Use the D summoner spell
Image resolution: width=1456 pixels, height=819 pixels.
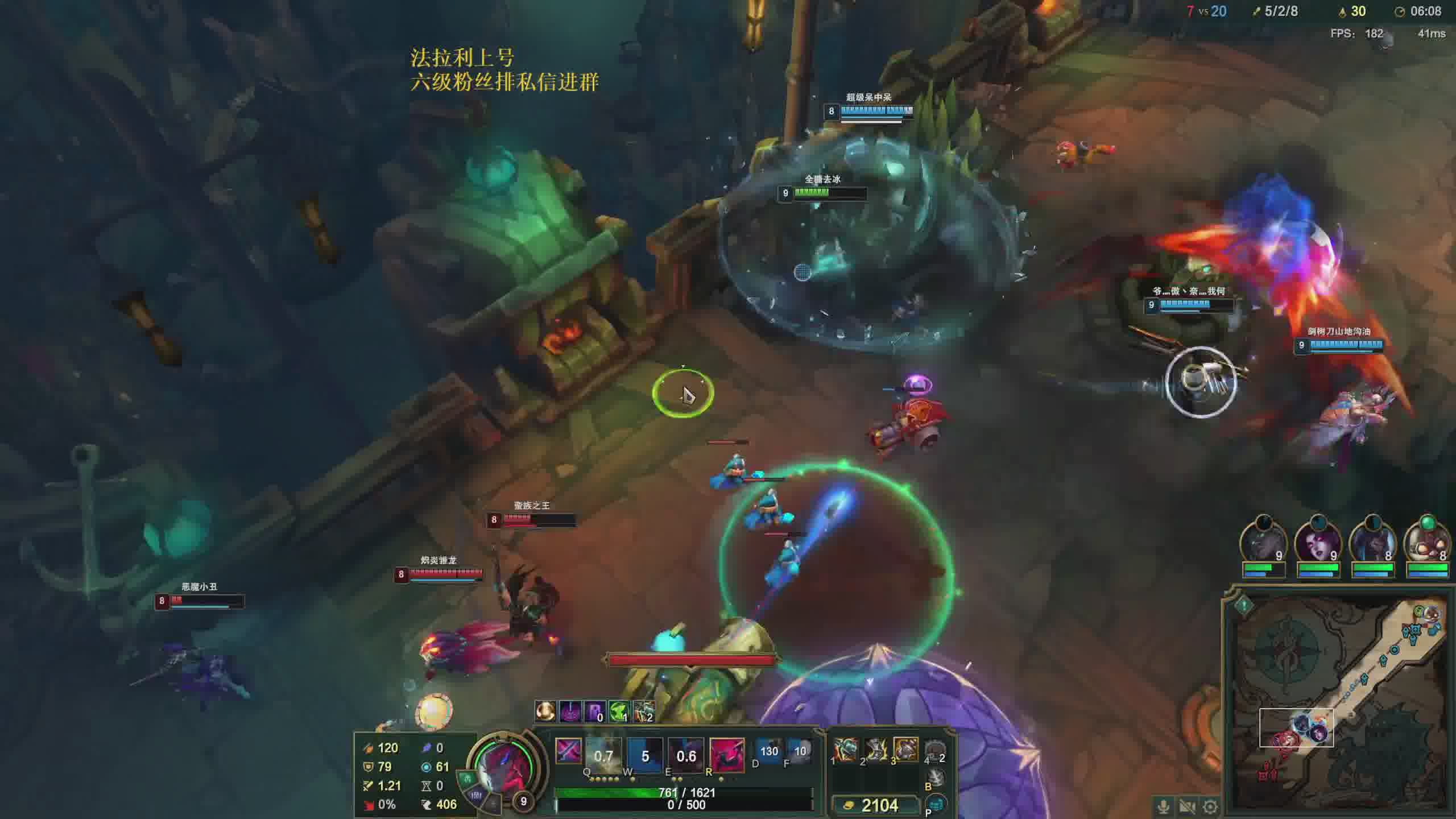[x=769, y=751]
